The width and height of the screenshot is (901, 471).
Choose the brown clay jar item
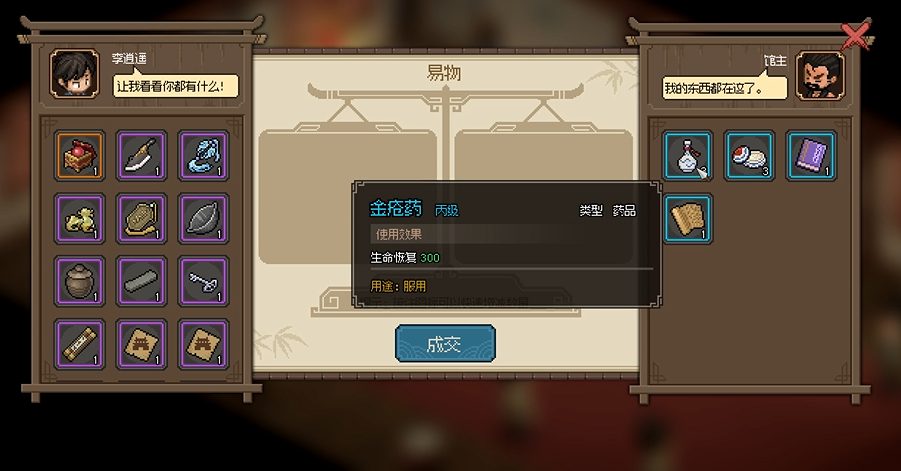pos(79,281)
